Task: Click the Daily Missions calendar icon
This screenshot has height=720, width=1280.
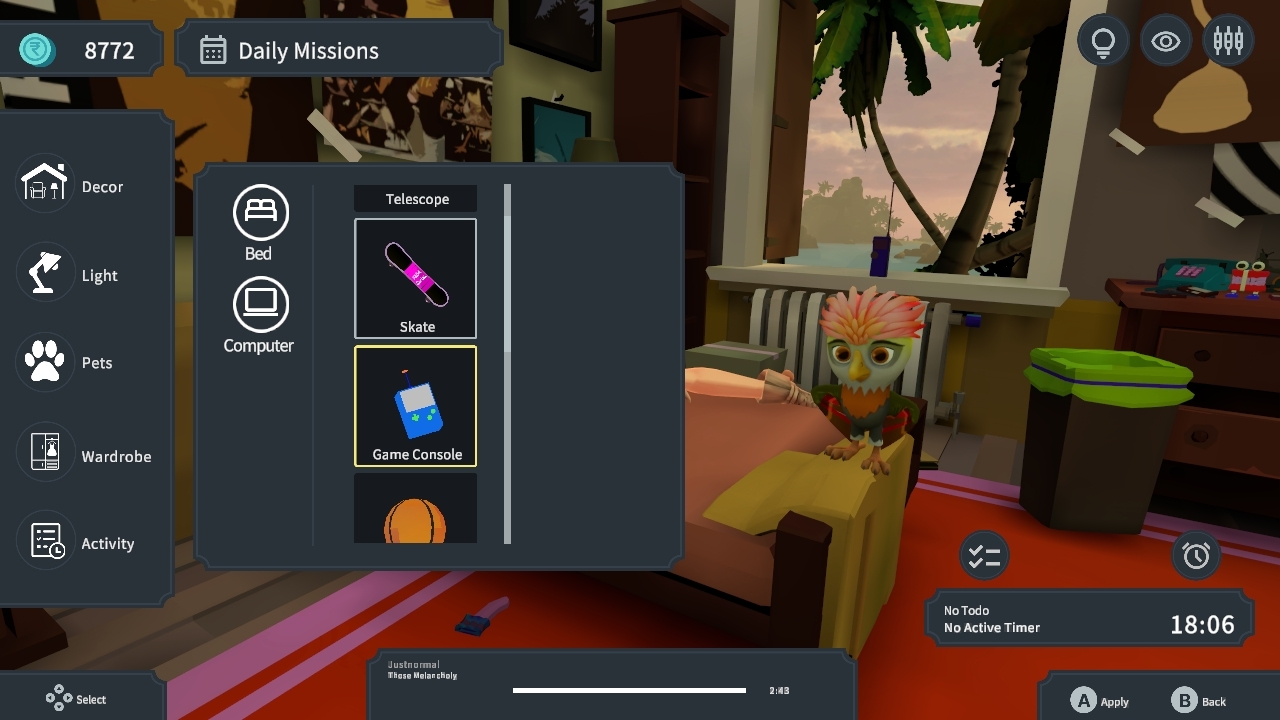Action: pos(213,49)
